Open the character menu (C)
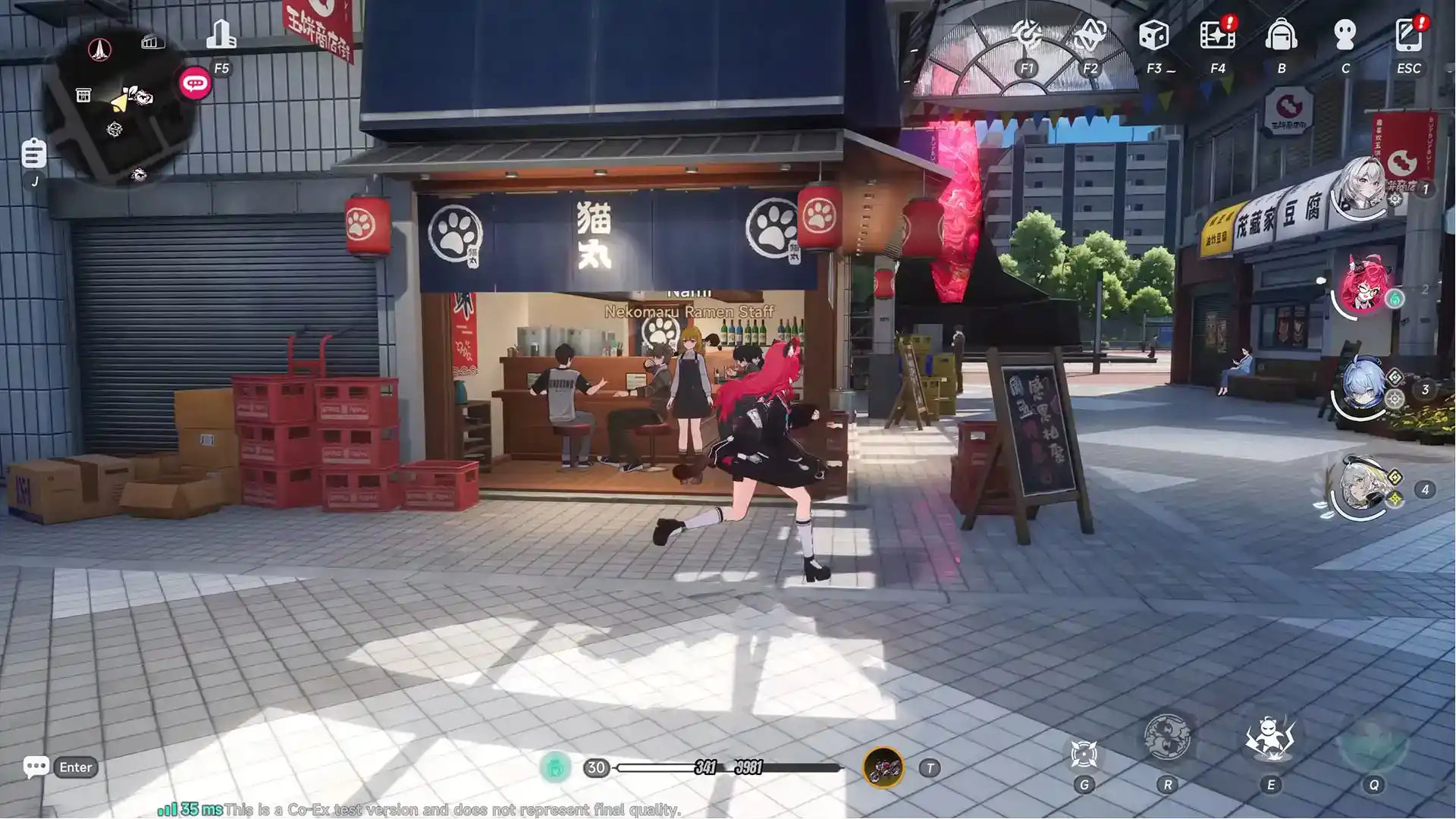Viewport: 1456px width, 819px height. tap(1345, 34)
